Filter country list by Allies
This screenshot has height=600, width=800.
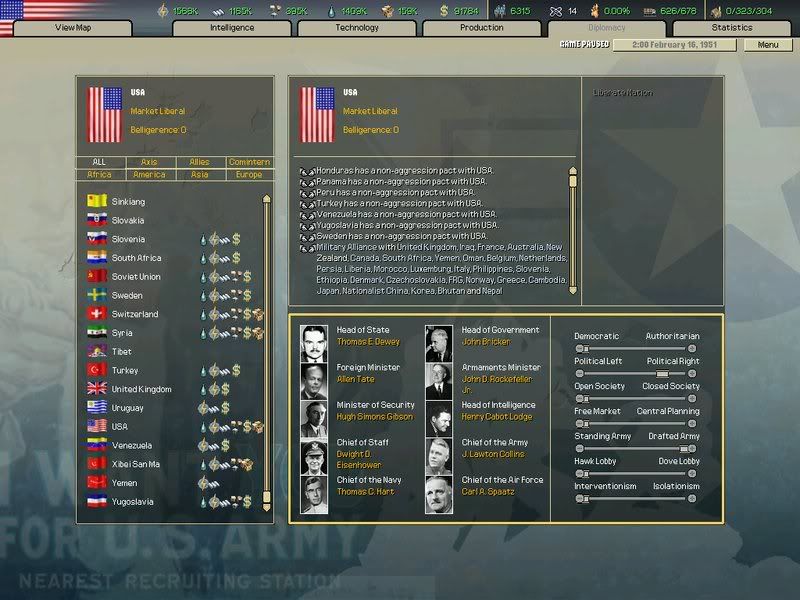pyautogui.click(x=199, y=162)
